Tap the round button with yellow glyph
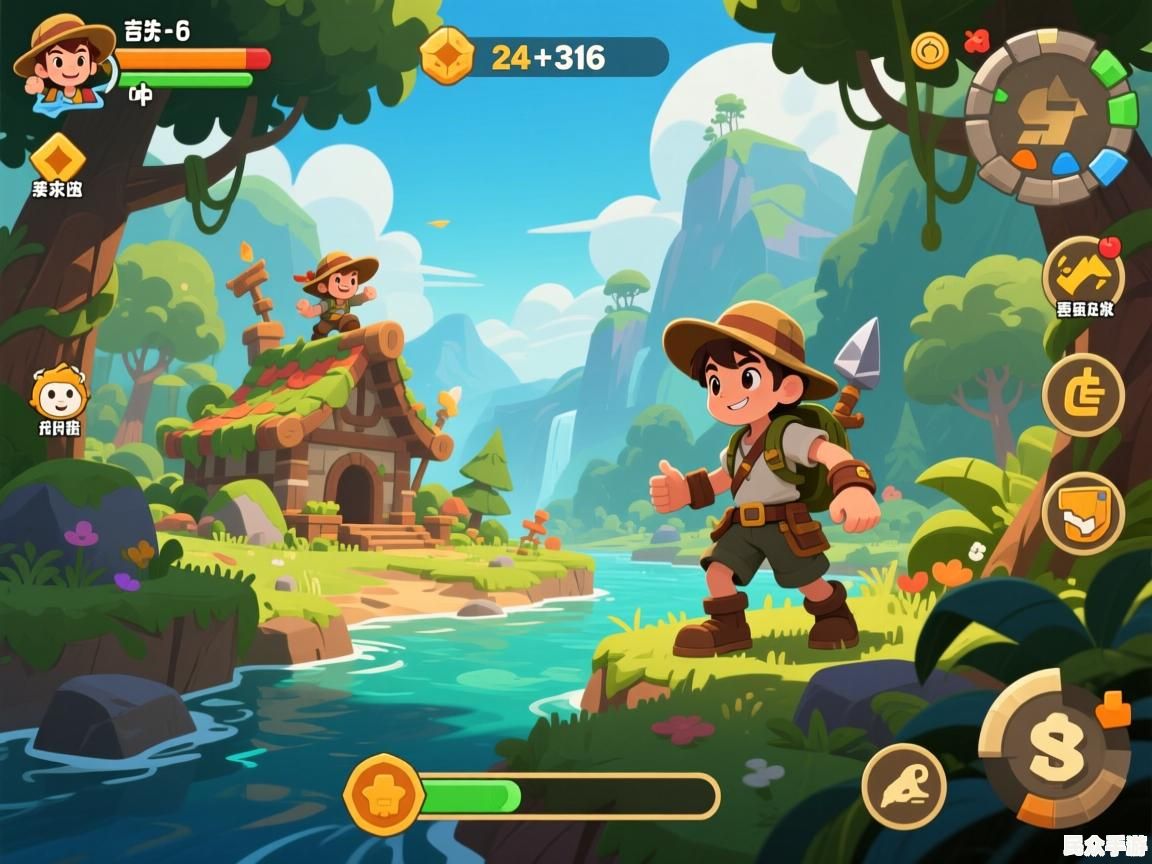1152x864 pixels. tap(1083, 395)
